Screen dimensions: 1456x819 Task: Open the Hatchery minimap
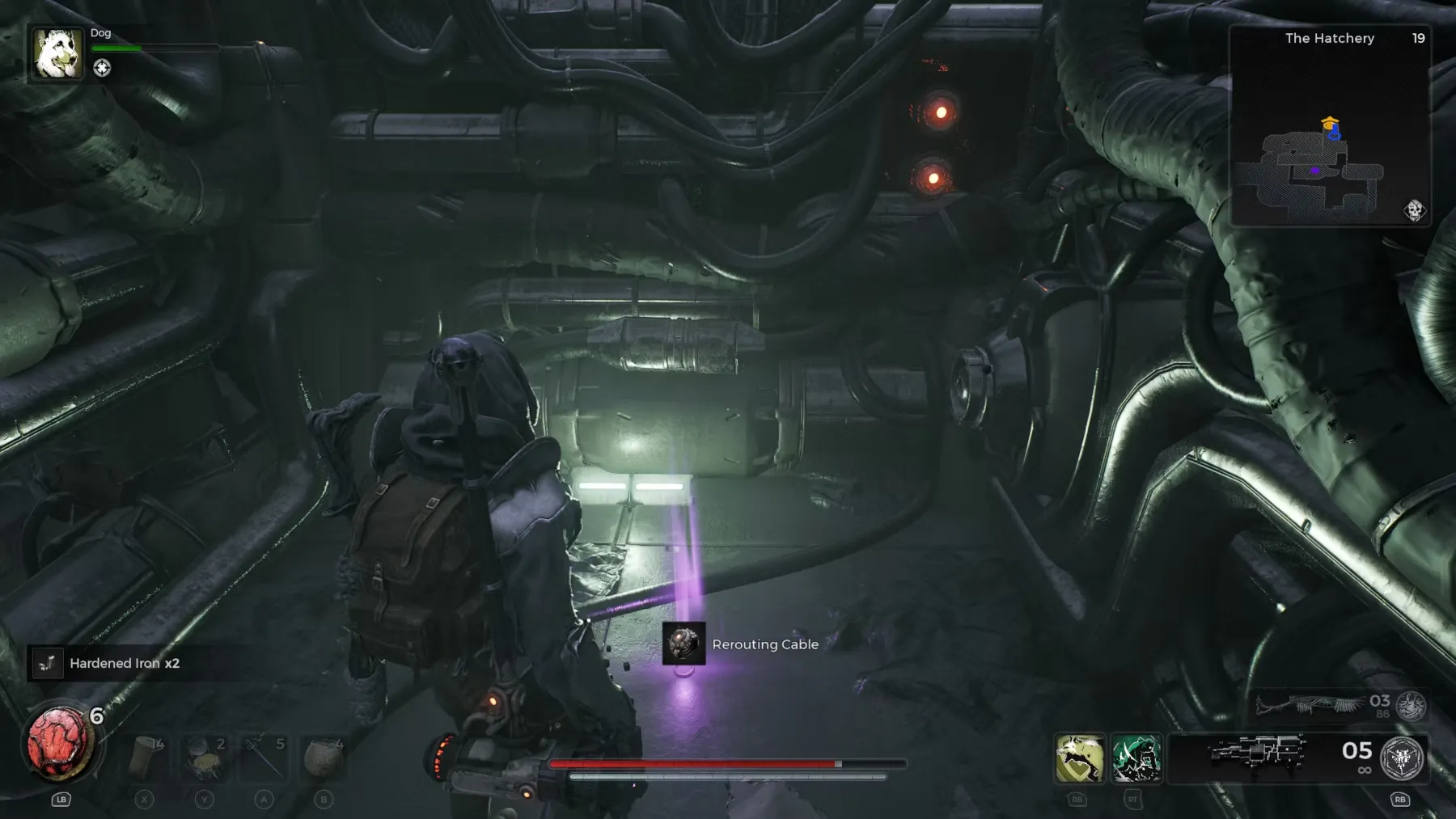(1330, 126)
